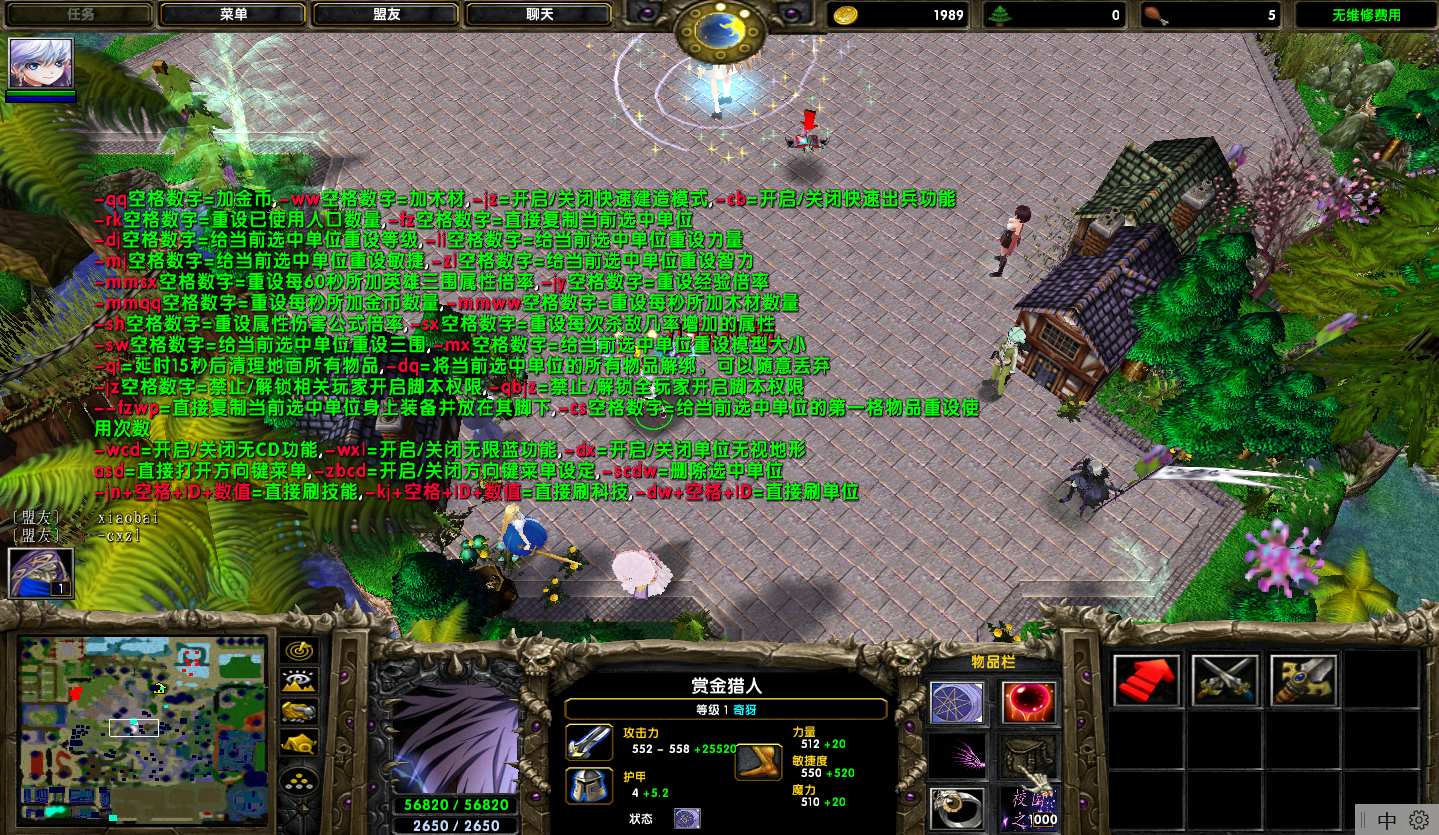Viewport: 1439px width, 835px height.
Task: Open the 聊天 chat log
Action: (541, 15)
